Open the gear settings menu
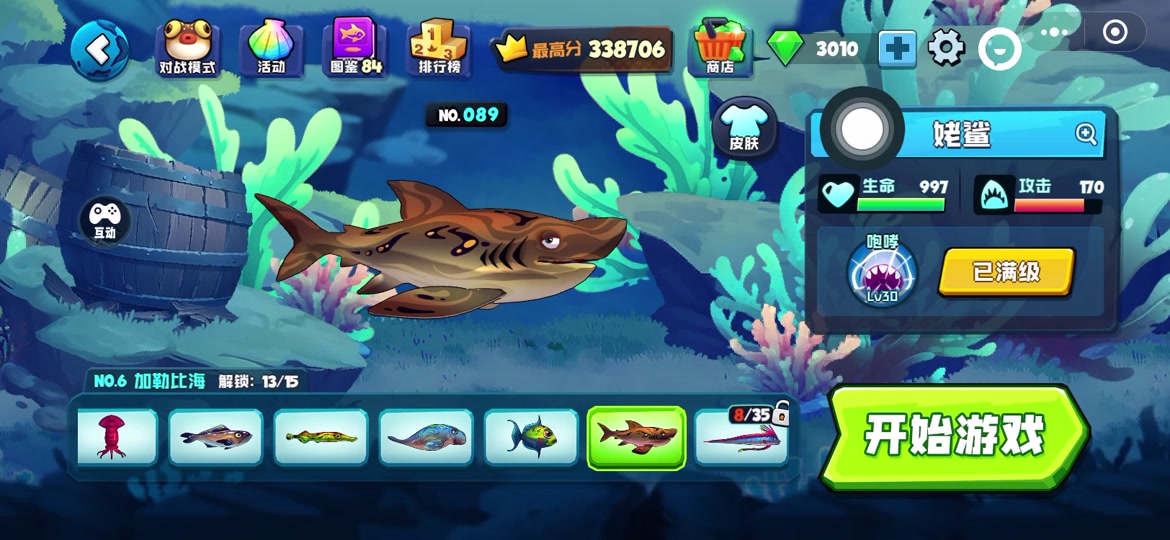The height and width of the screenshot is (540, 1170). (946, 47)
